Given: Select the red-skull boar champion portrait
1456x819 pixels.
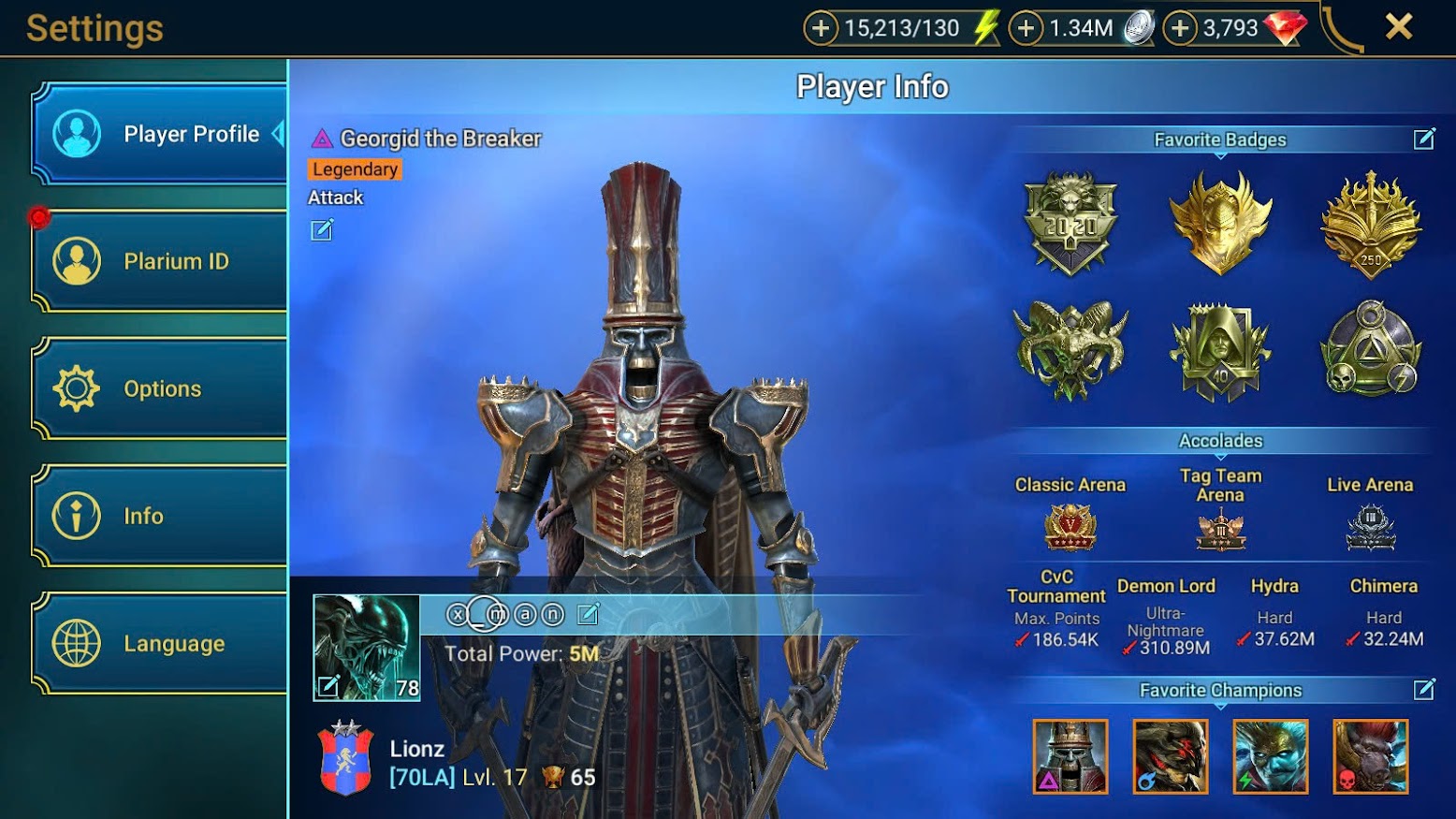Looking at the screenshot, I should pyautogui.click(x=1370, y=756).
